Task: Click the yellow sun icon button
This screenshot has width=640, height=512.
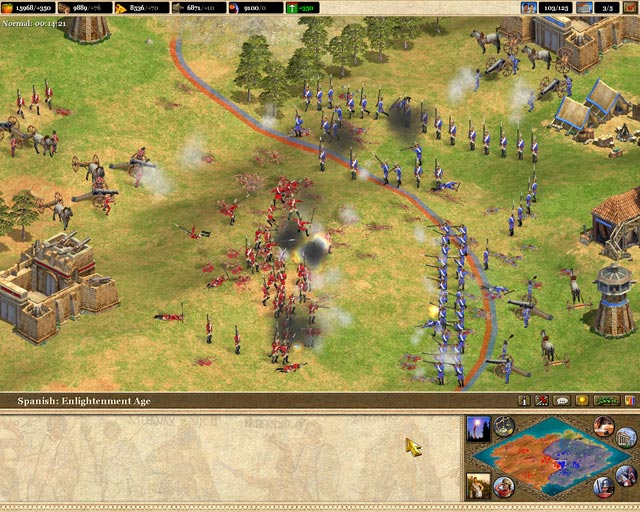Action: 582,400
